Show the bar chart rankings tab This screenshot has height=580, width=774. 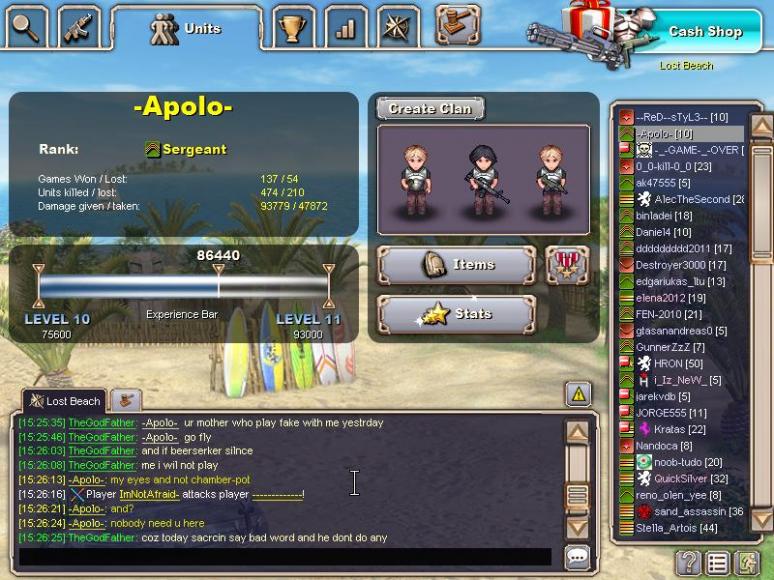point(346,28)
